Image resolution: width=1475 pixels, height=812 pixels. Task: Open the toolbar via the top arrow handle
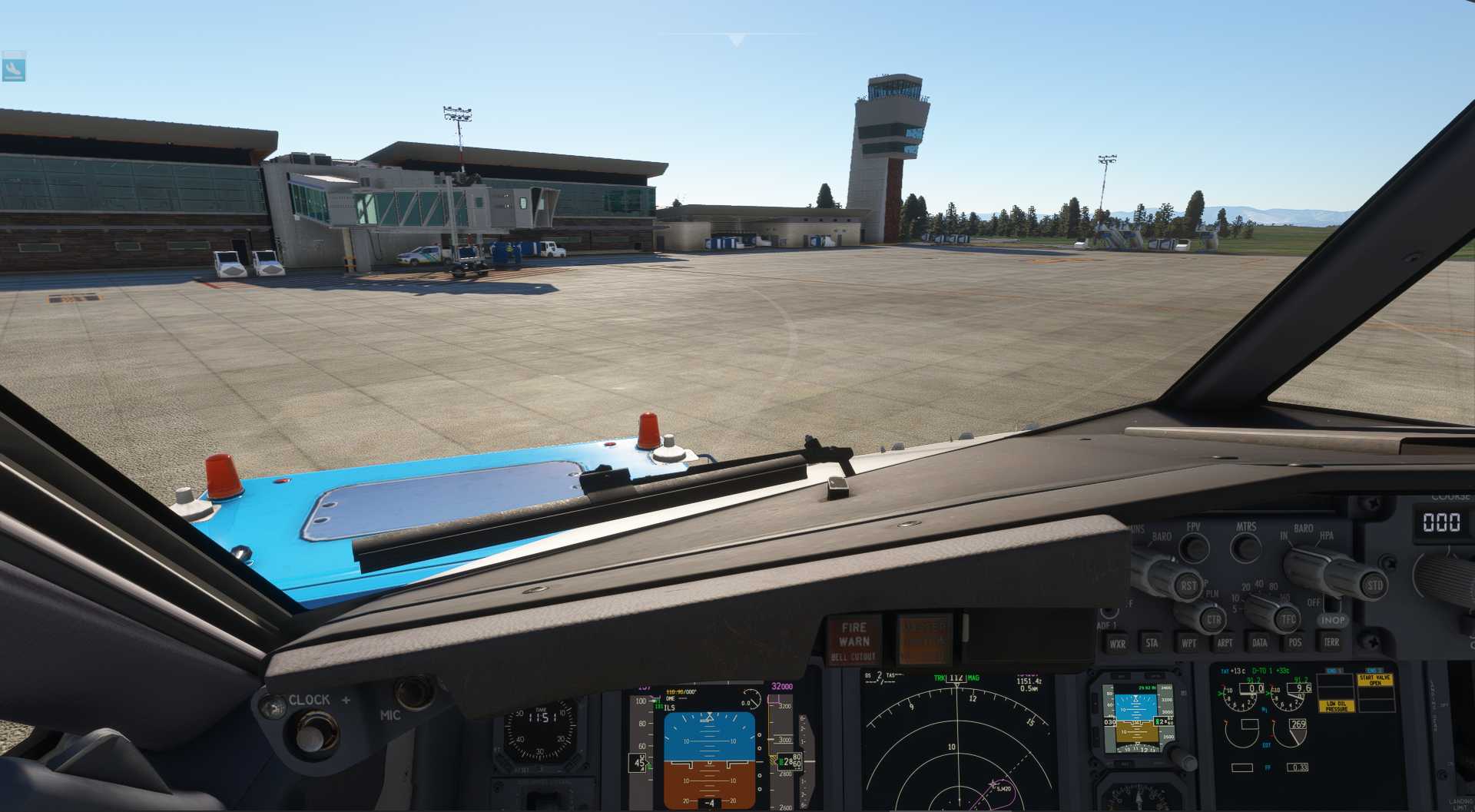736,39
